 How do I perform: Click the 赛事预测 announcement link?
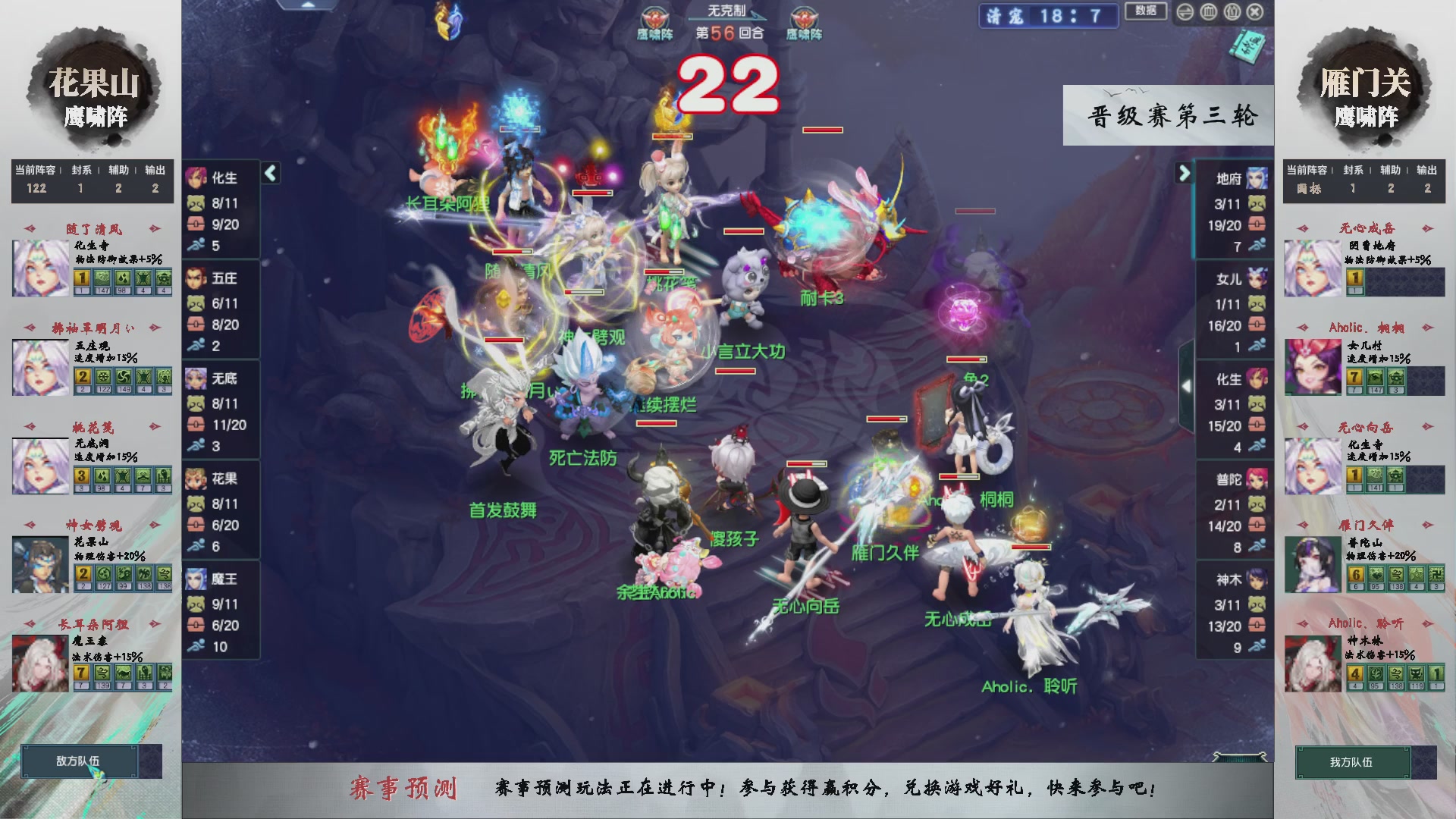tap(406, 789)
